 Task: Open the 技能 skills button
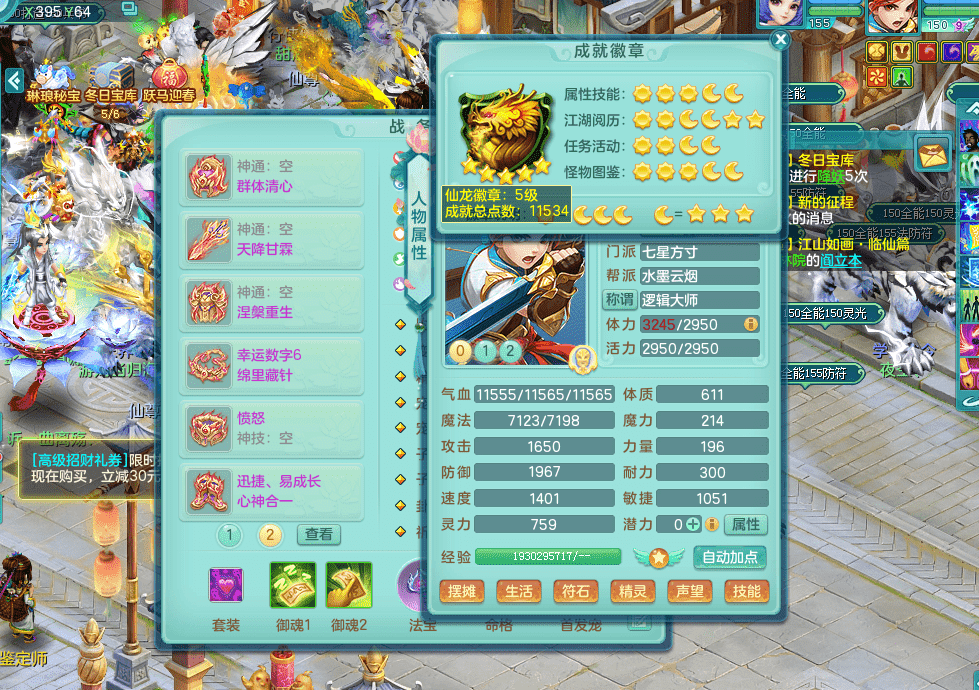(747, 591)
